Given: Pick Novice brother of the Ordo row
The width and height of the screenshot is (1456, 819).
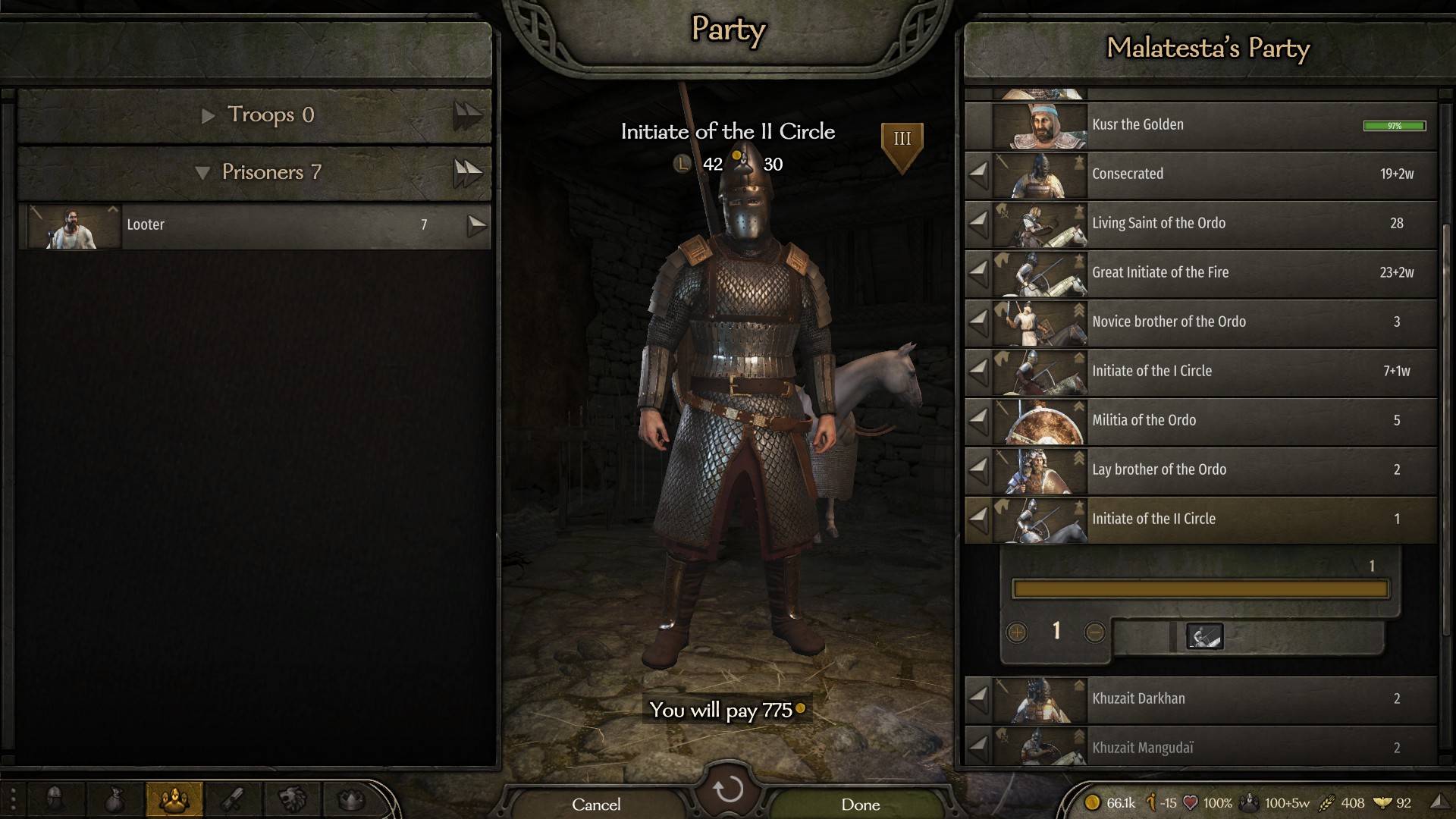Looking at the screenshot, I should 1213,322.
